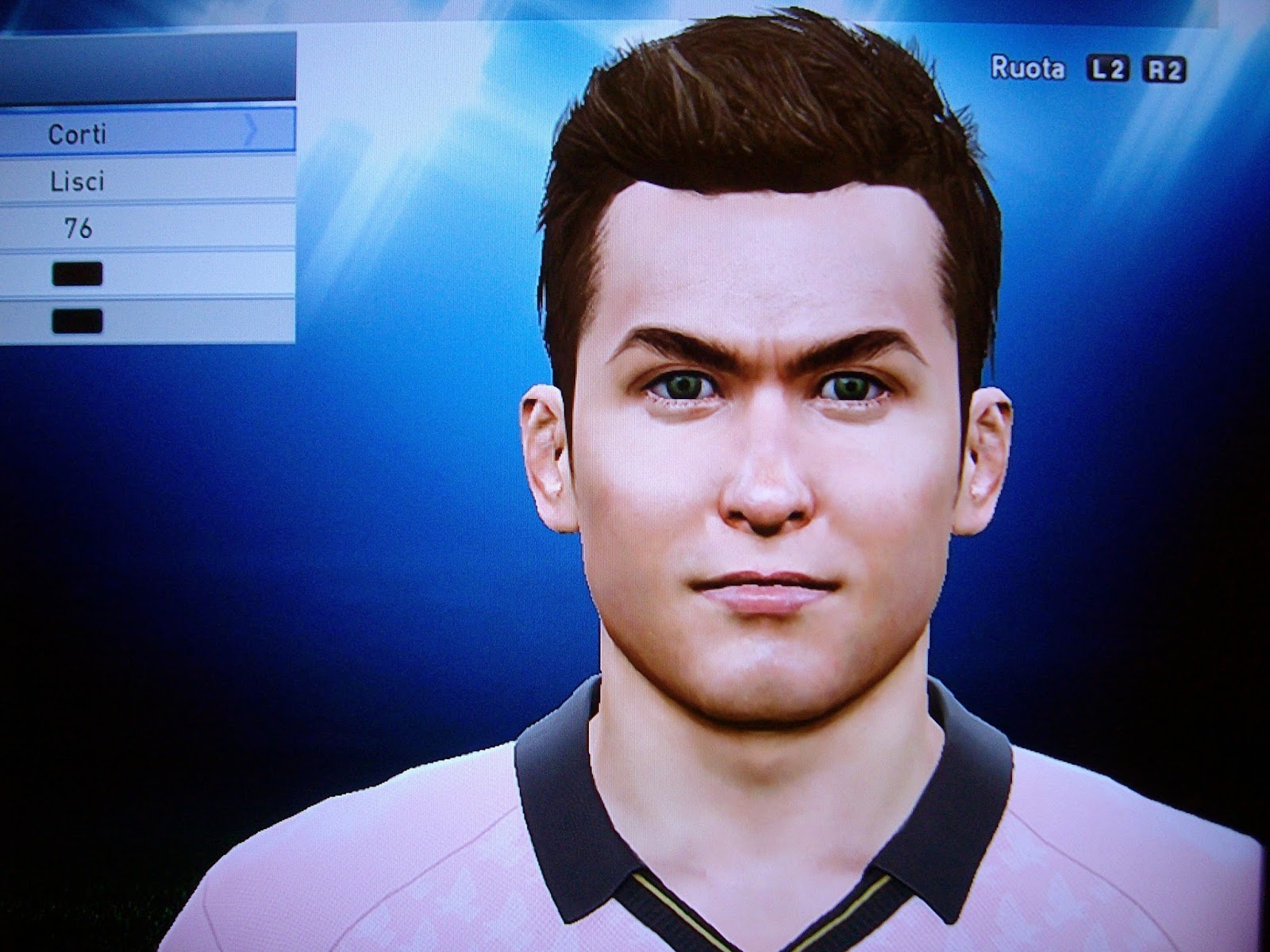Toggle the second dark option box
The height and width of the screenshot is (952, 1270).
pos(75,320)
